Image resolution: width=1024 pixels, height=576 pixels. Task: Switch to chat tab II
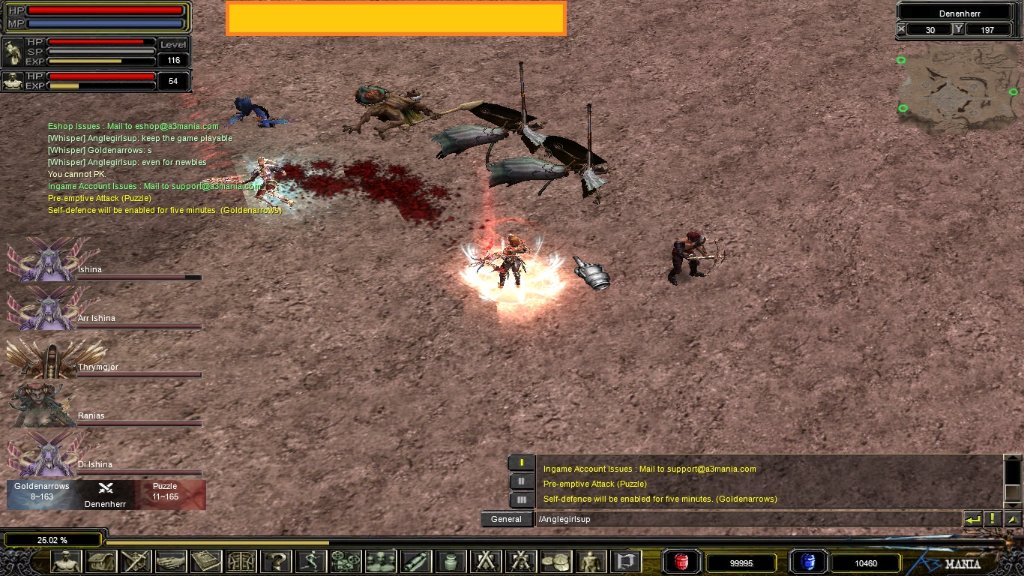point(520,481)
